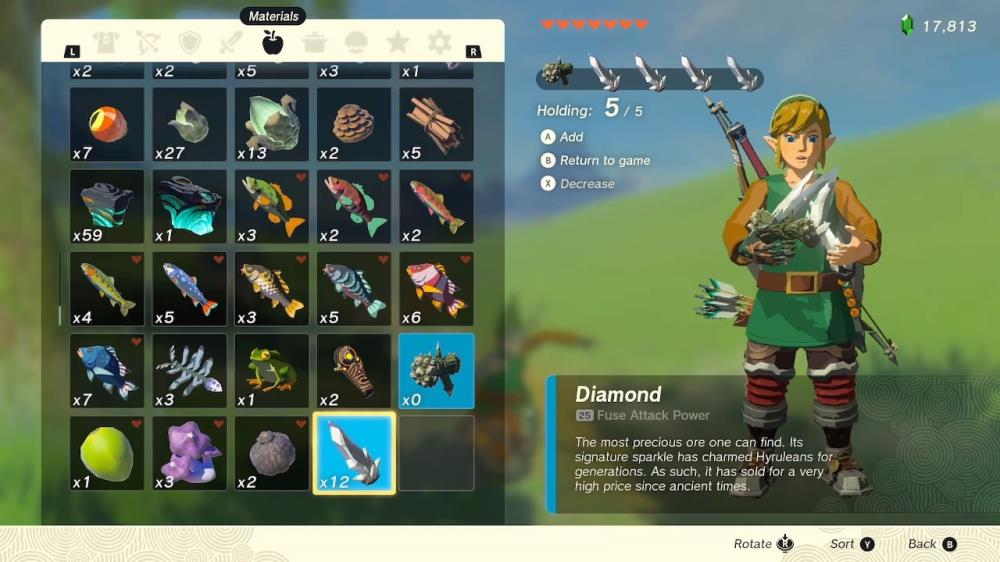Switch to the shields tab
Image resolution: width=1000 pixels, height=562 pixels.
[x=190, y=42]
